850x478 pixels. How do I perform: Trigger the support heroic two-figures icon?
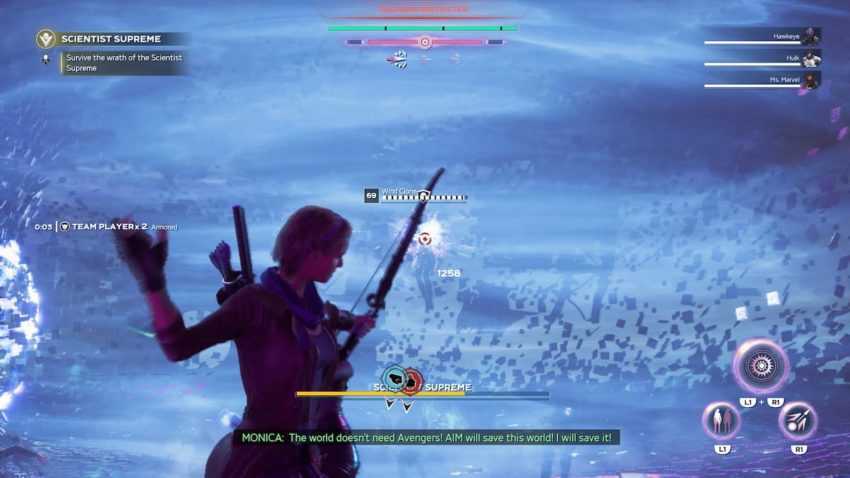point(720,419)
